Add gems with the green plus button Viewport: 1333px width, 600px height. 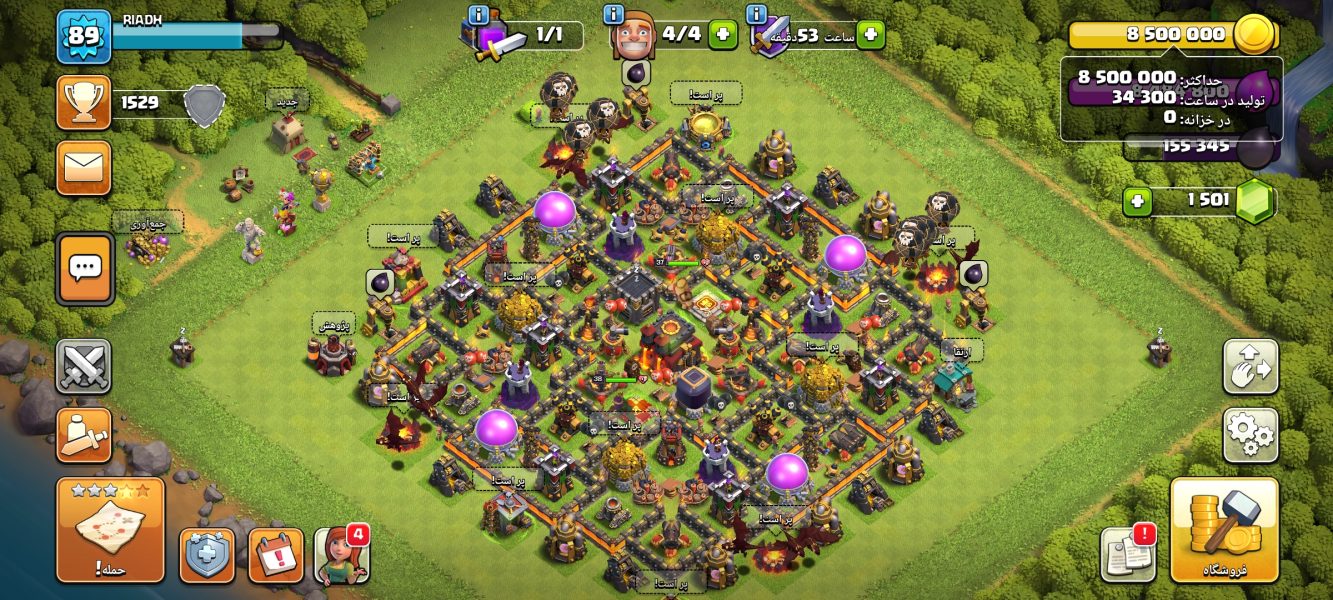tap(1137, 202)
